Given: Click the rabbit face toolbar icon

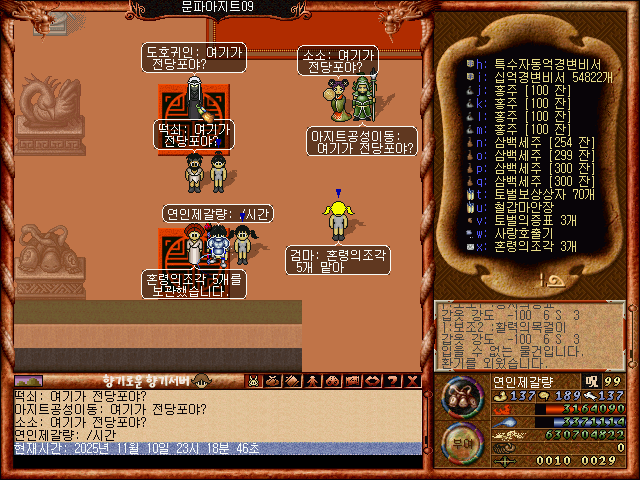Looking at the screenshot, I should pos(254,381).
